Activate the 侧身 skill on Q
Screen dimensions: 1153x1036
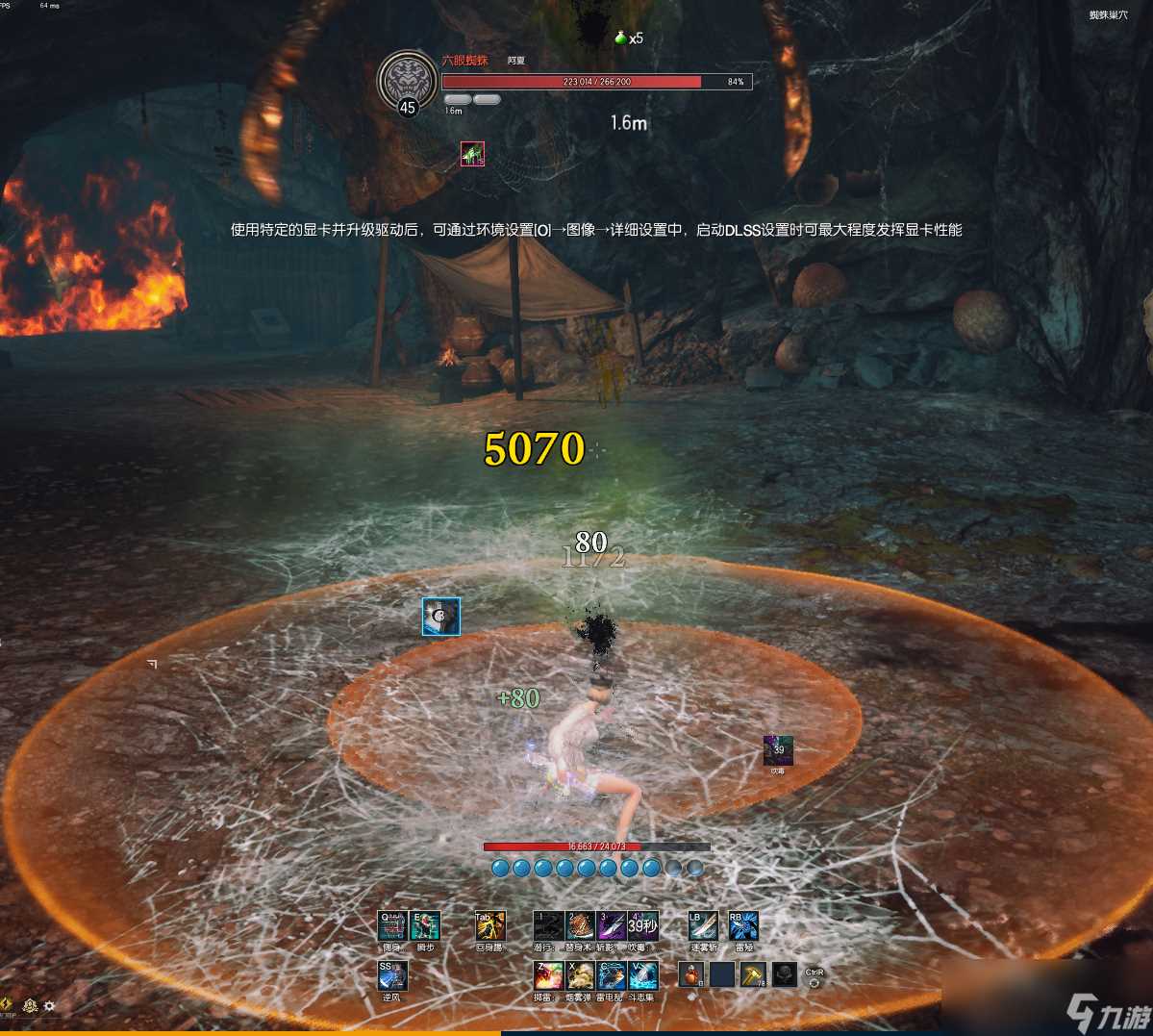tap(391, 926)
